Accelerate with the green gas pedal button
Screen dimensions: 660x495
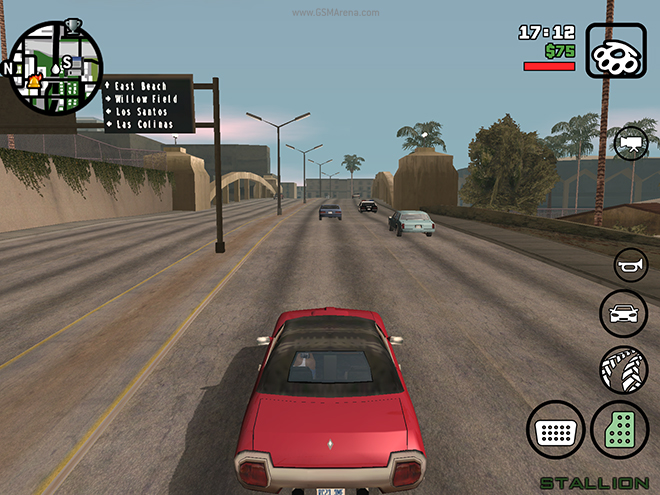coord(622,431)
